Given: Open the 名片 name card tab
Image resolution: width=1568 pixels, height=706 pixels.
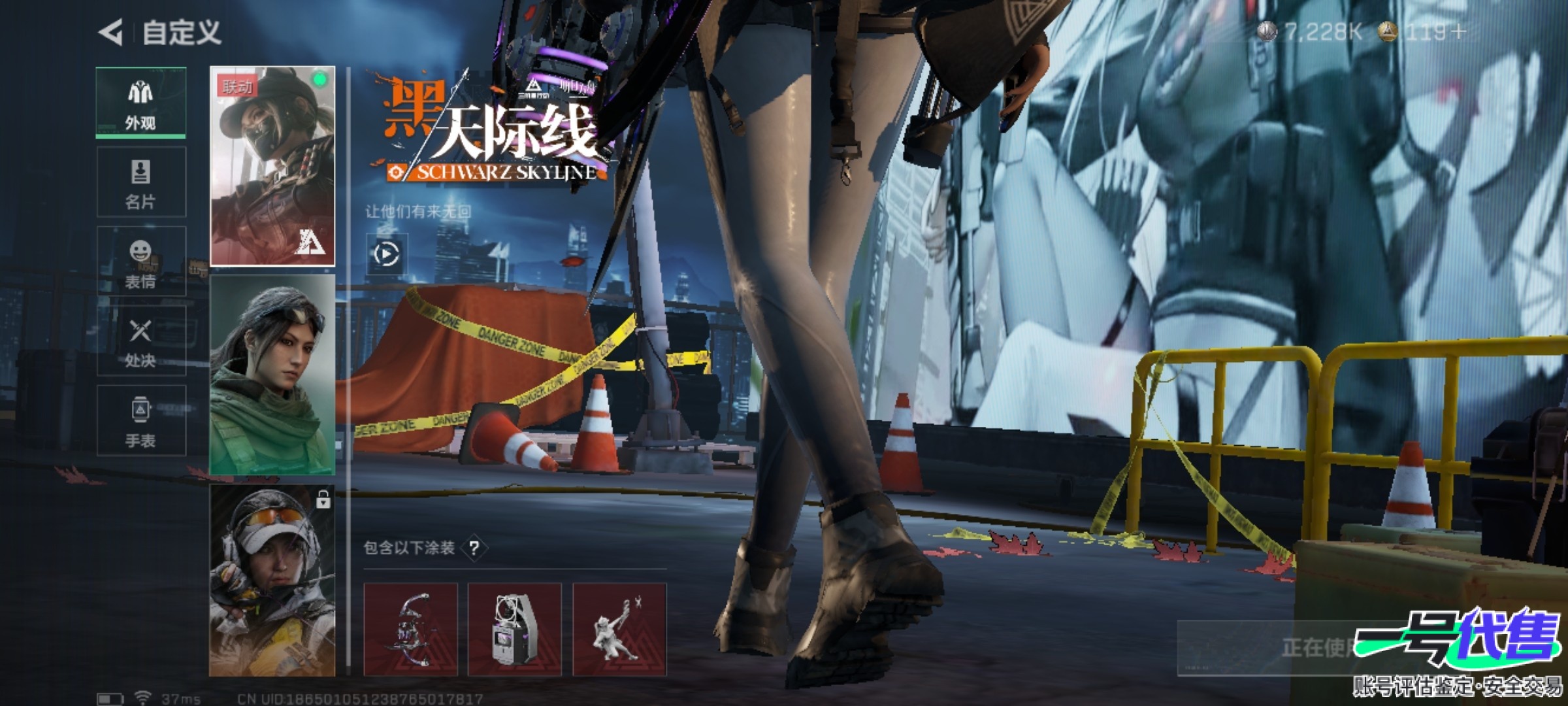Looking at the screenshot, I should point(141,182).
